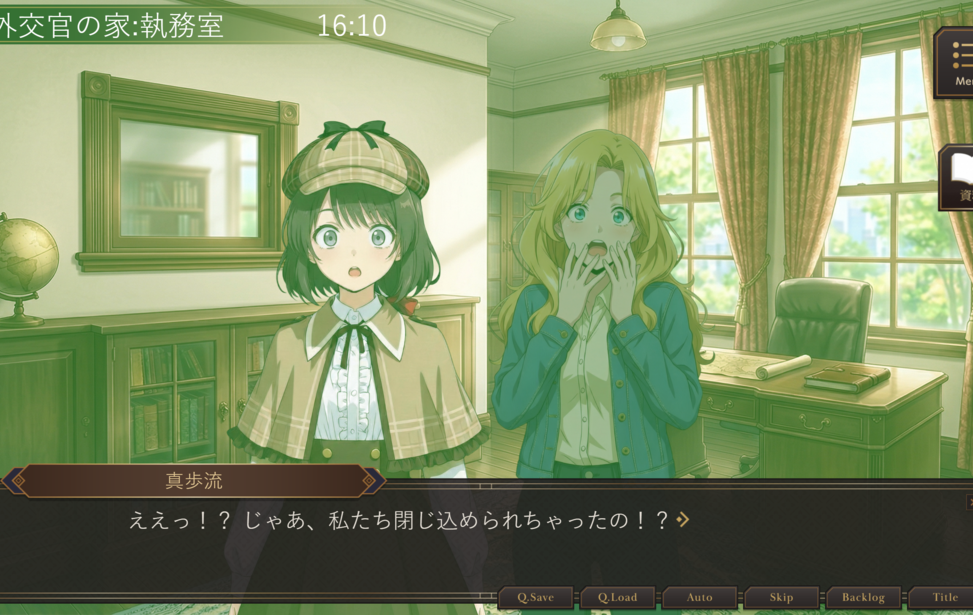Image resolution: width=973 pixels, height=615 pixels.
Task: Turn on Auto text advance
Action: pyautogui.click(x=700, y=597)
